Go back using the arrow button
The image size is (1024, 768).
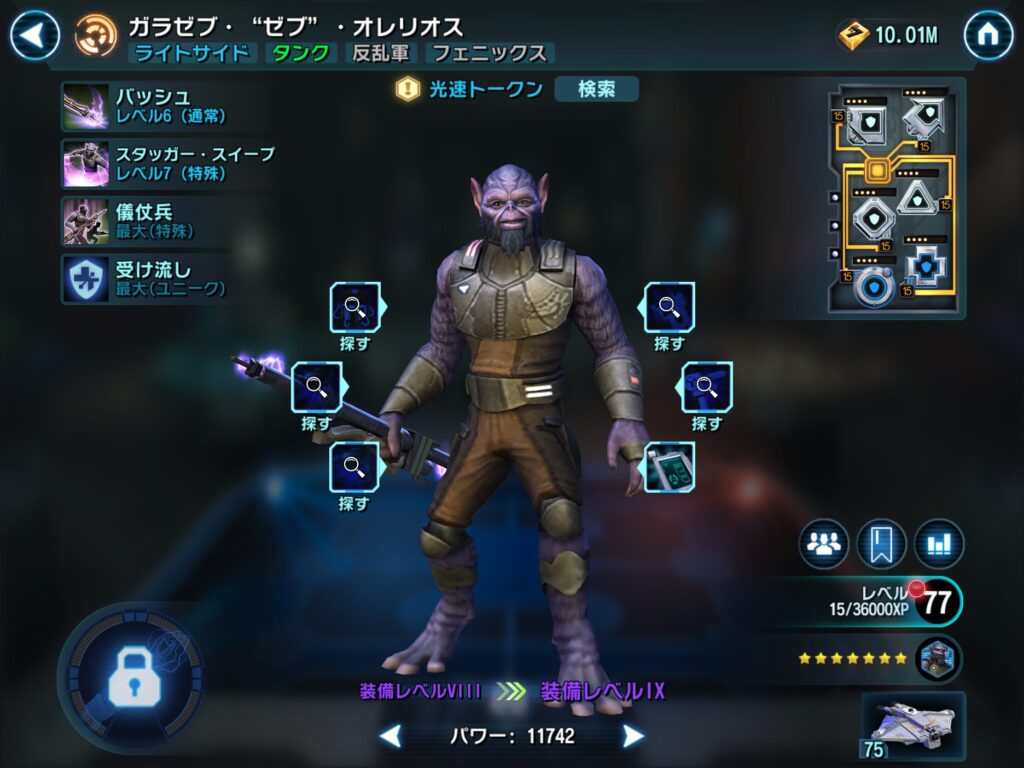click(35, 36)
